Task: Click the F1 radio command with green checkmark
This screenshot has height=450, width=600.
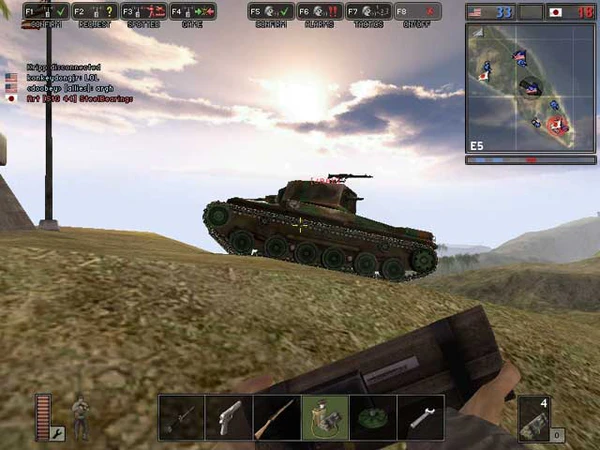Action: (x=45, y=12)
